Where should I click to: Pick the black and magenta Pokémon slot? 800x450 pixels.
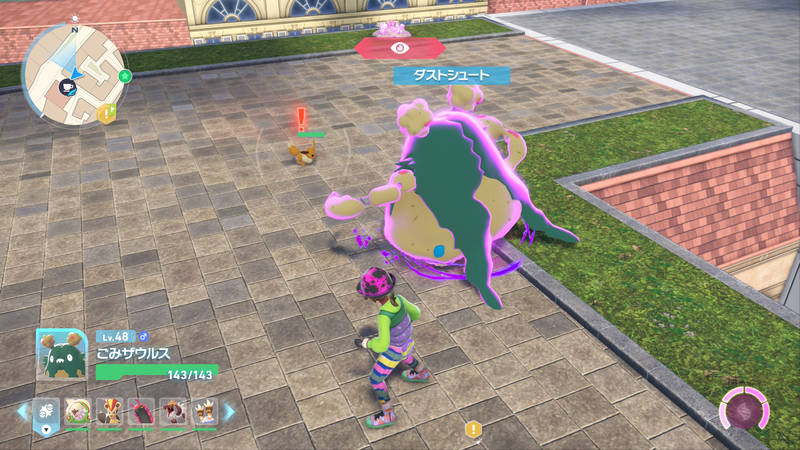(x=142, y=410)
